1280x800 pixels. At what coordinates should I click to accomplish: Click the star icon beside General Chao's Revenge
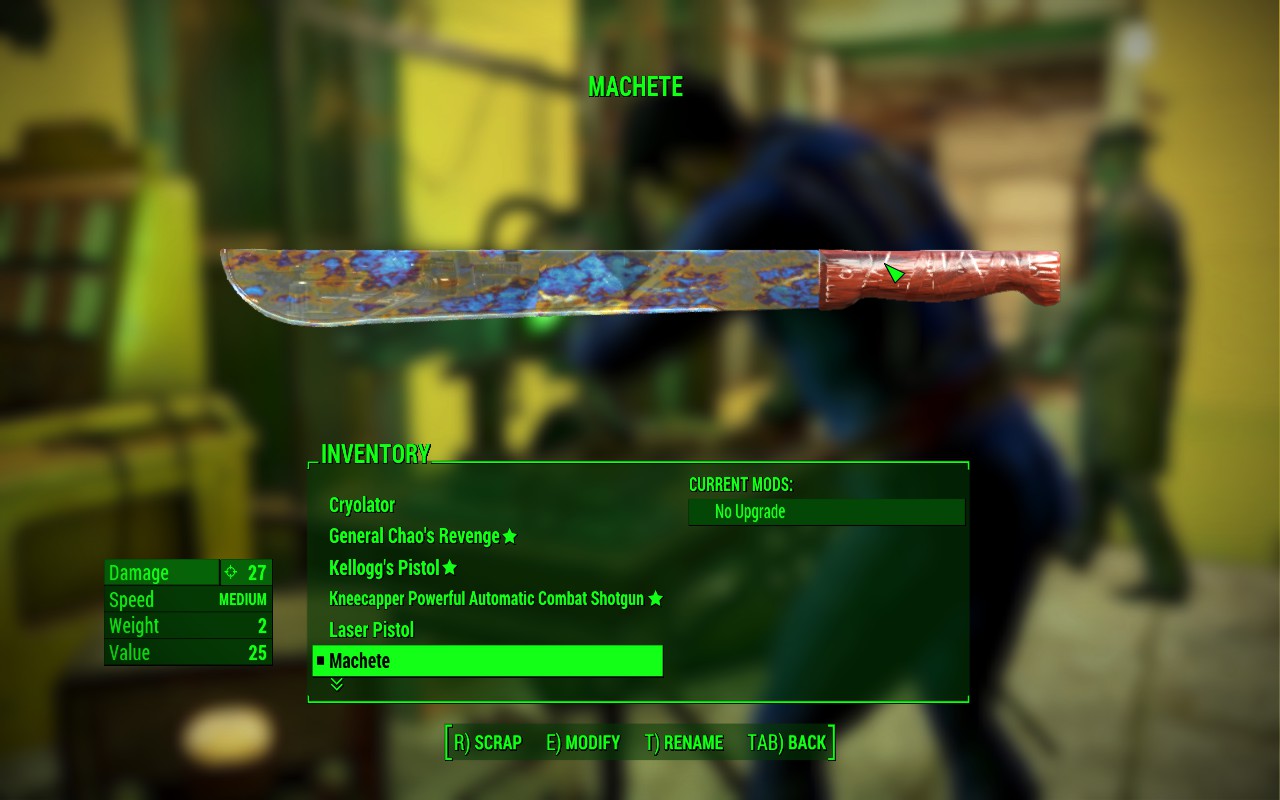[511, 536]
